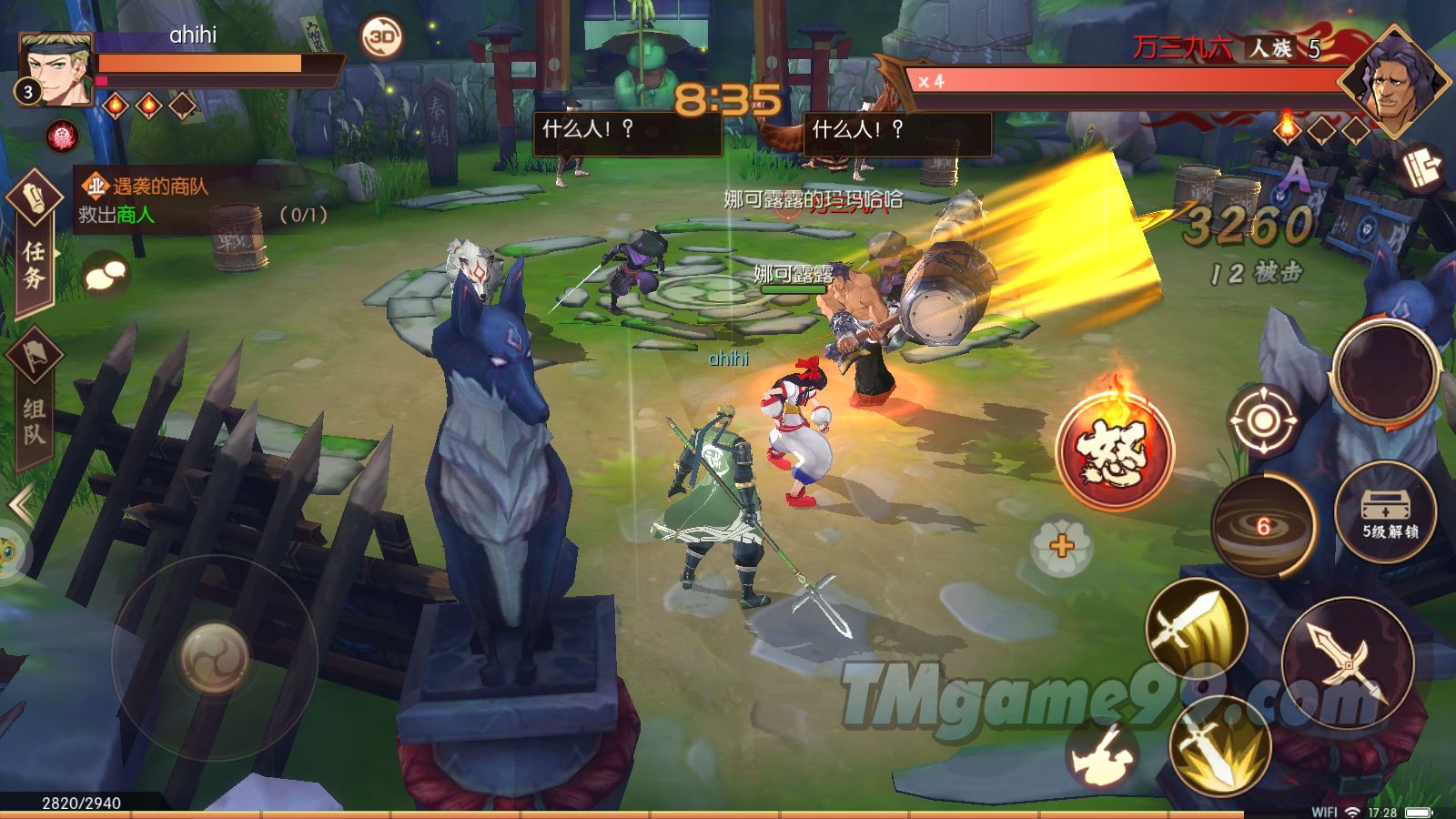Perform the dodge roll action
Screen dimensions: 1456x819
click(1102, 754)
